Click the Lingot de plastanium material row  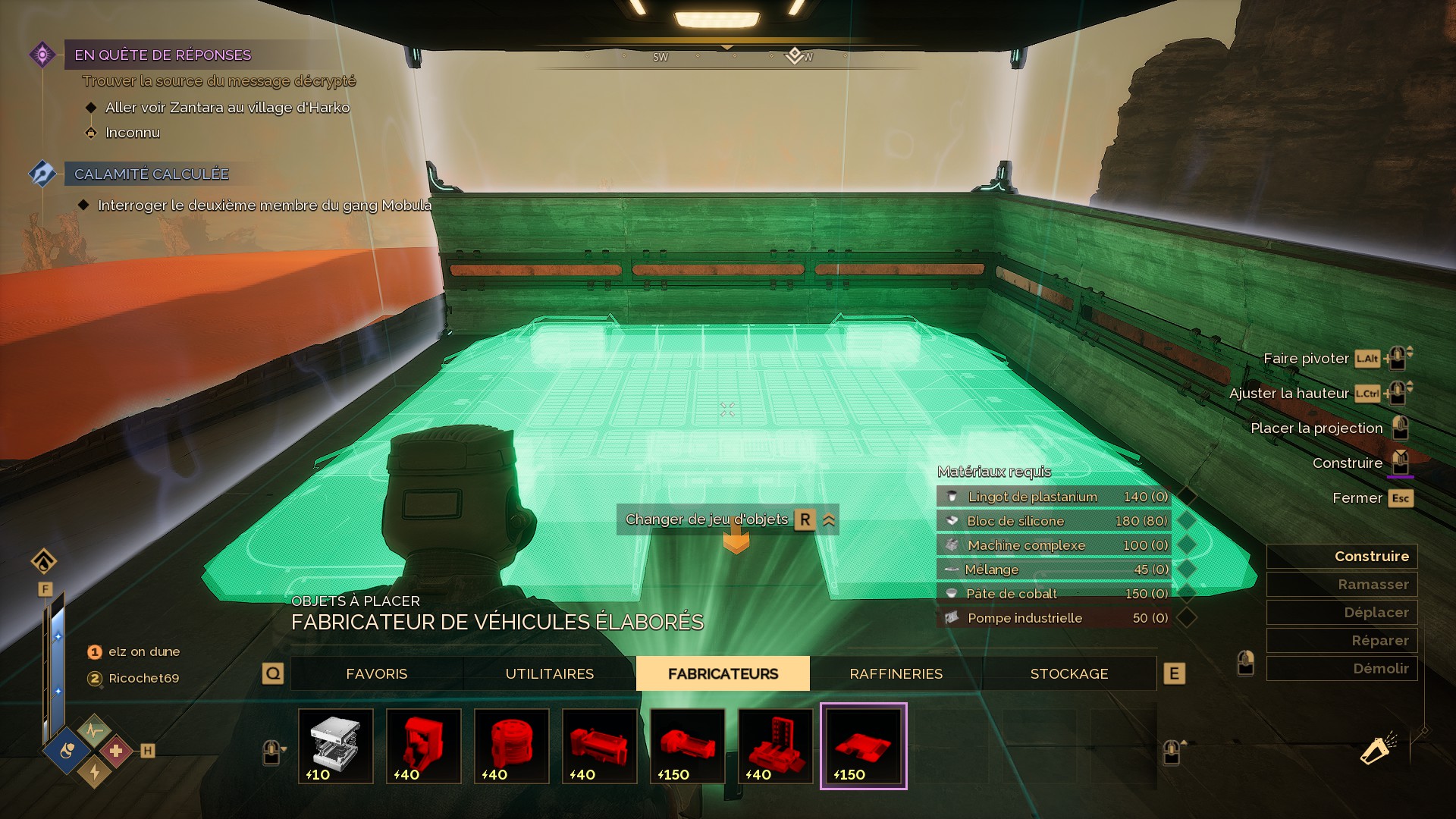pos(1054,497)
